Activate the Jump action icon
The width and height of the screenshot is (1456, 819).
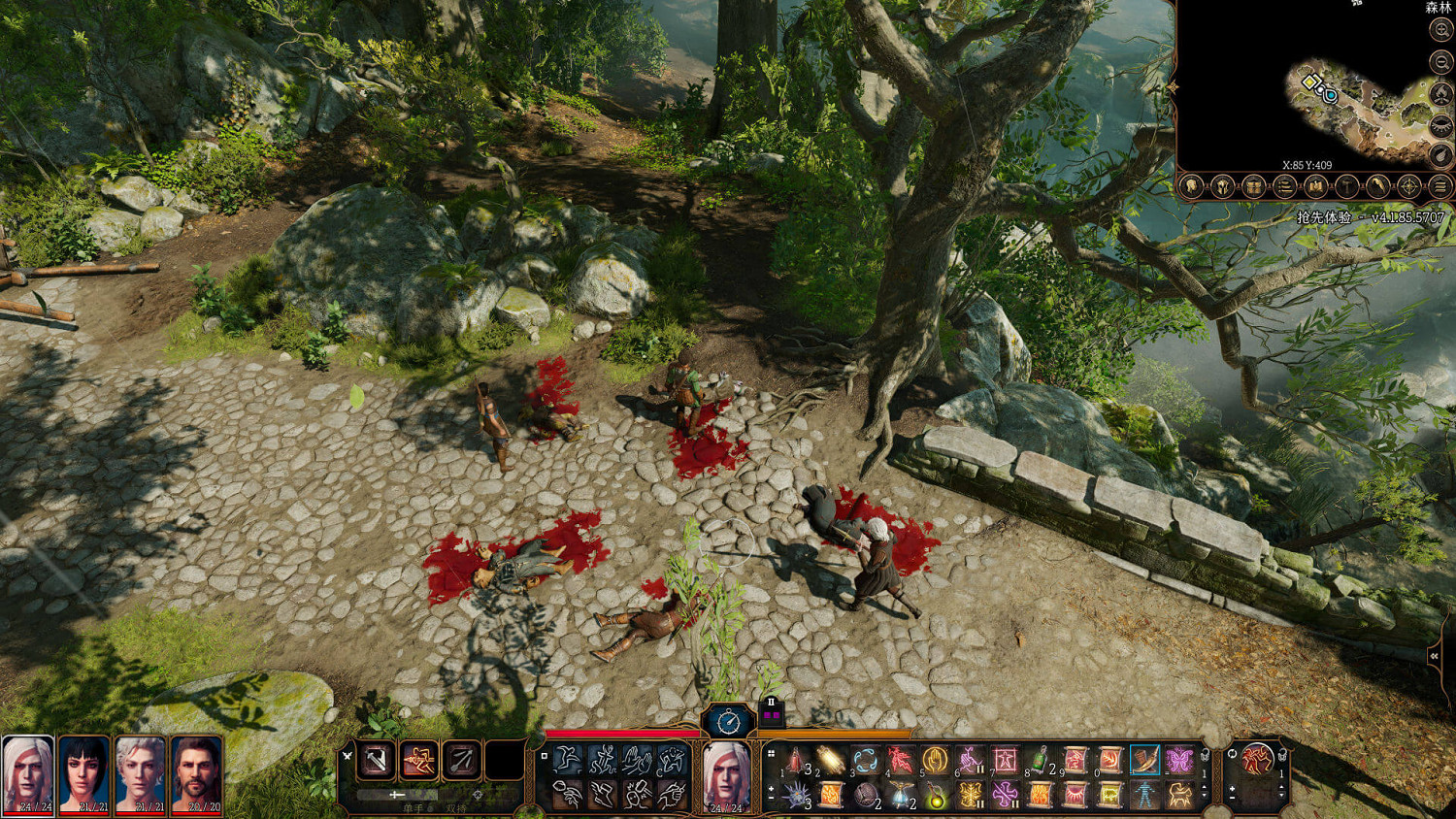point(567,759)
